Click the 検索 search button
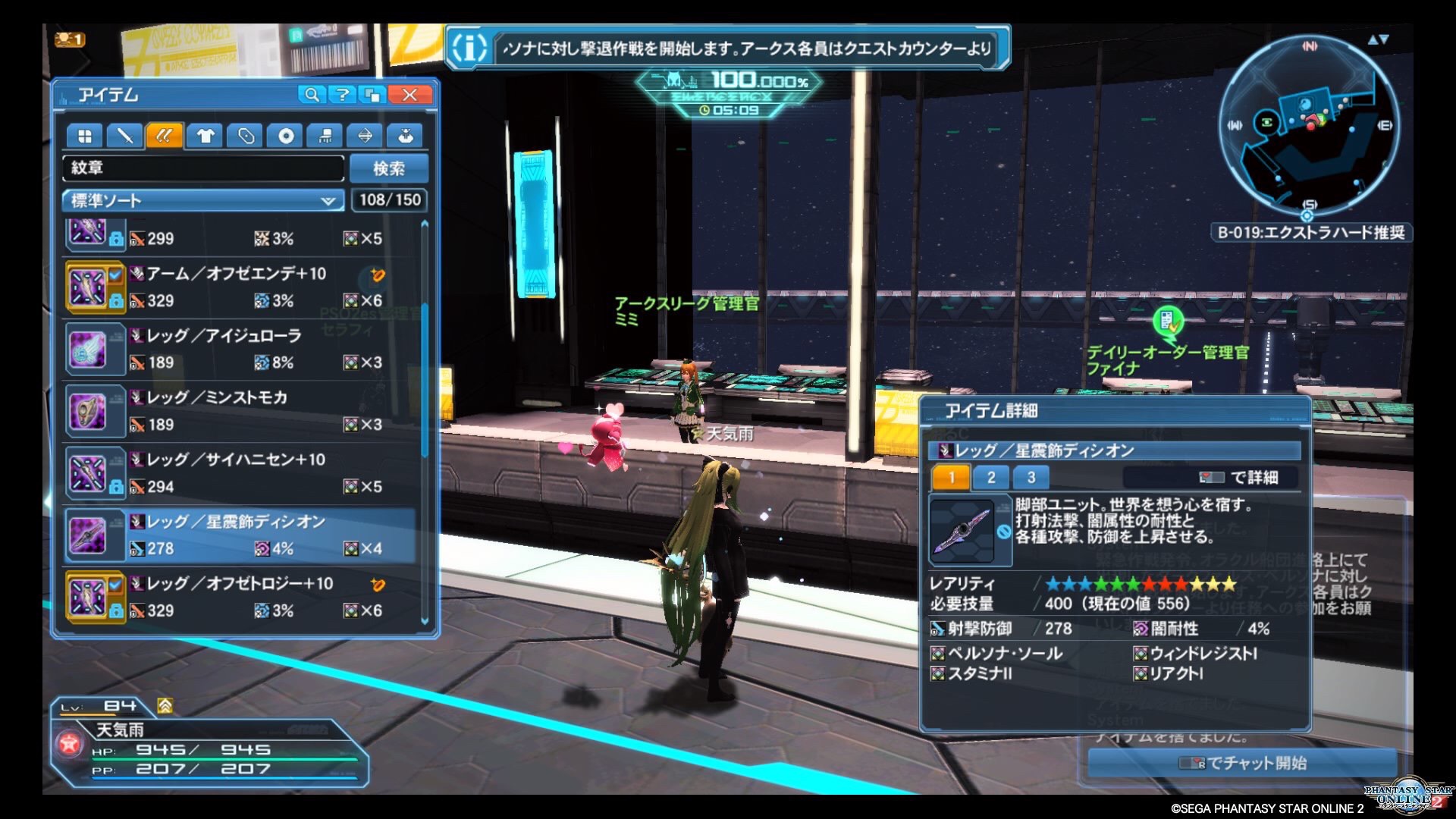1456x819 pixels. coord(388,168)
